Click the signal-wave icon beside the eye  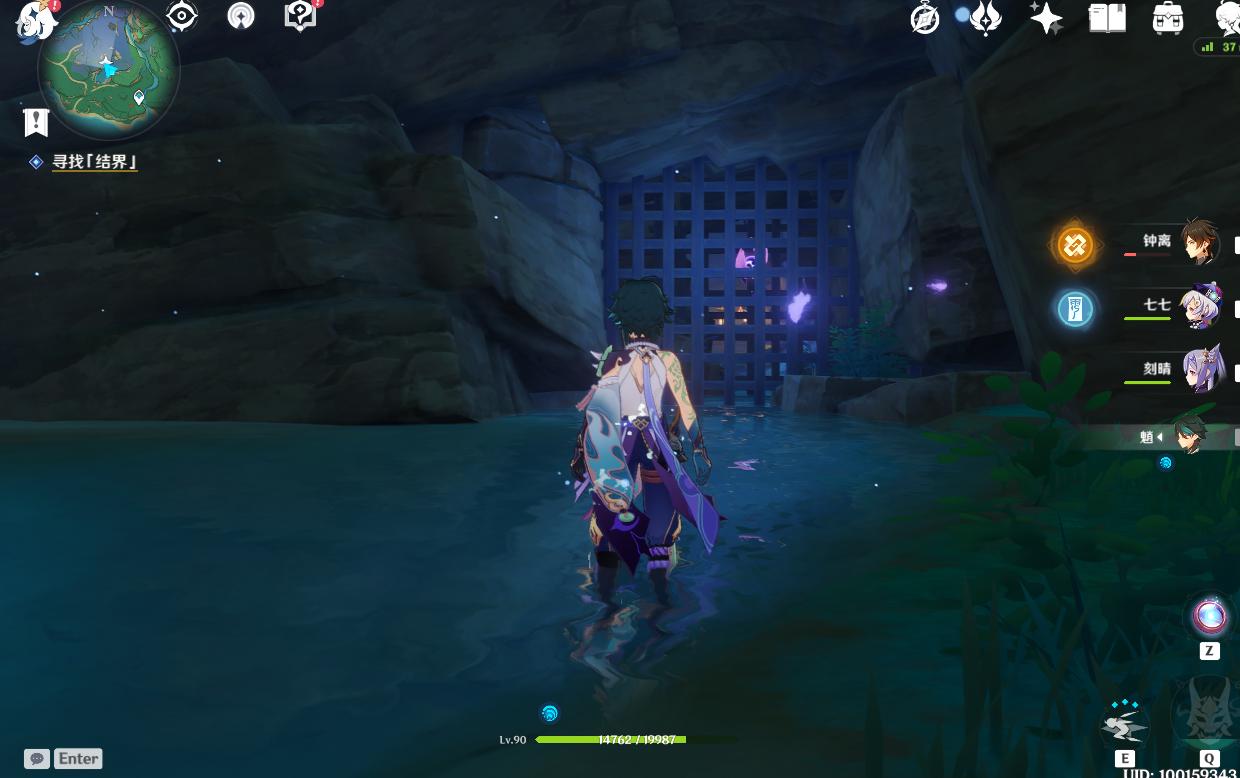(240, 16)
